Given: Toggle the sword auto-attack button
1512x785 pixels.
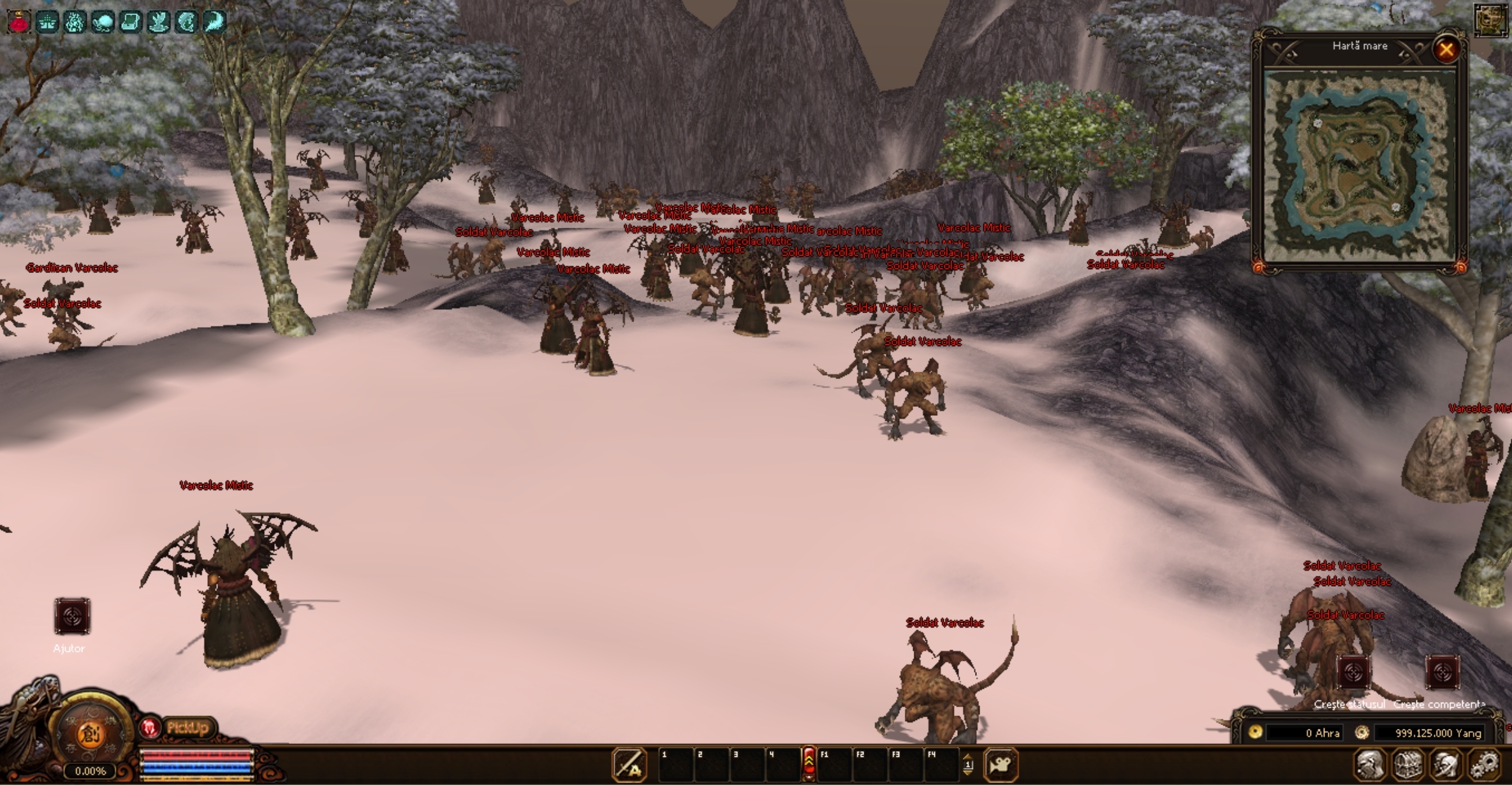Looking at the screenshot, I should (629, 765).
